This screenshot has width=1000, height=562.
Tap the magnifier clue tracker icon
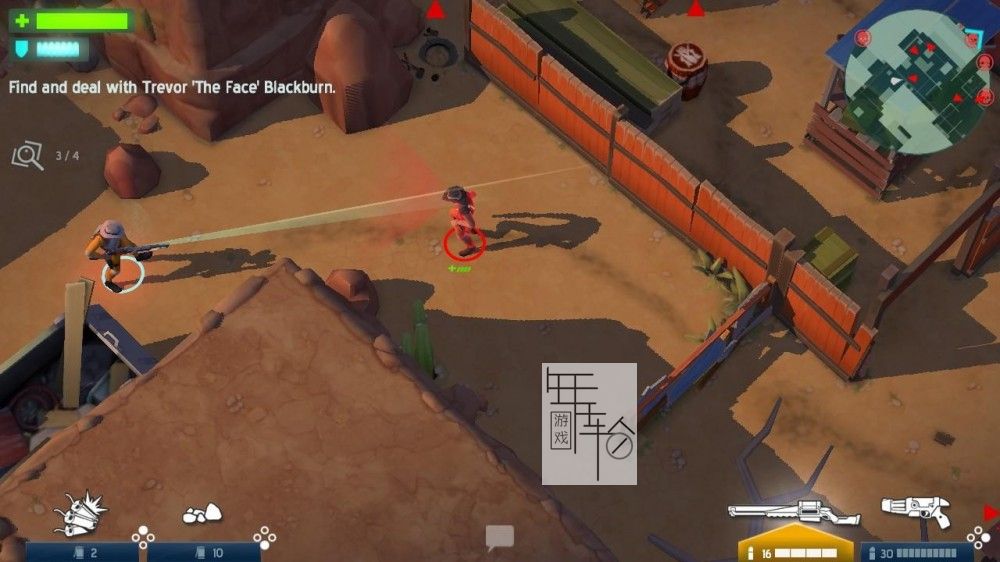point(27,156)
